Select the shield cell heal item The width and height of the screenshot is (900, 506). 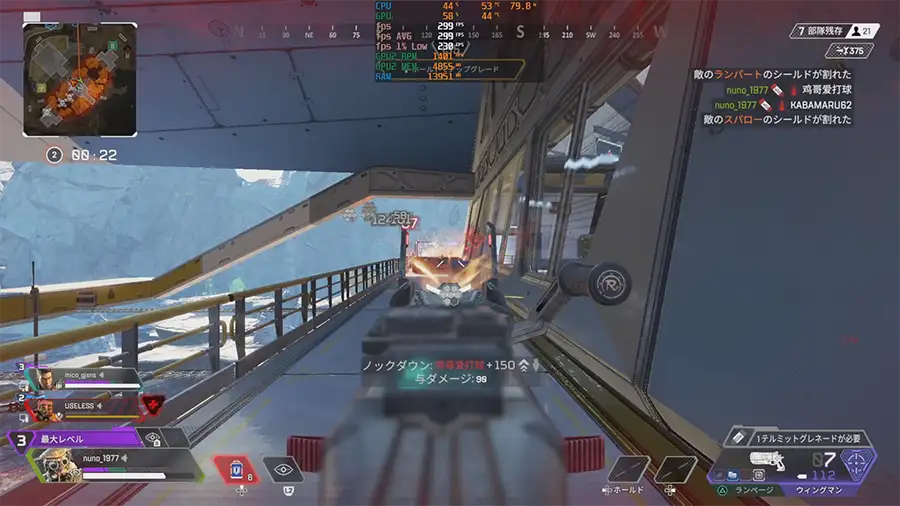pyautogui.click(x=236, y=469)
